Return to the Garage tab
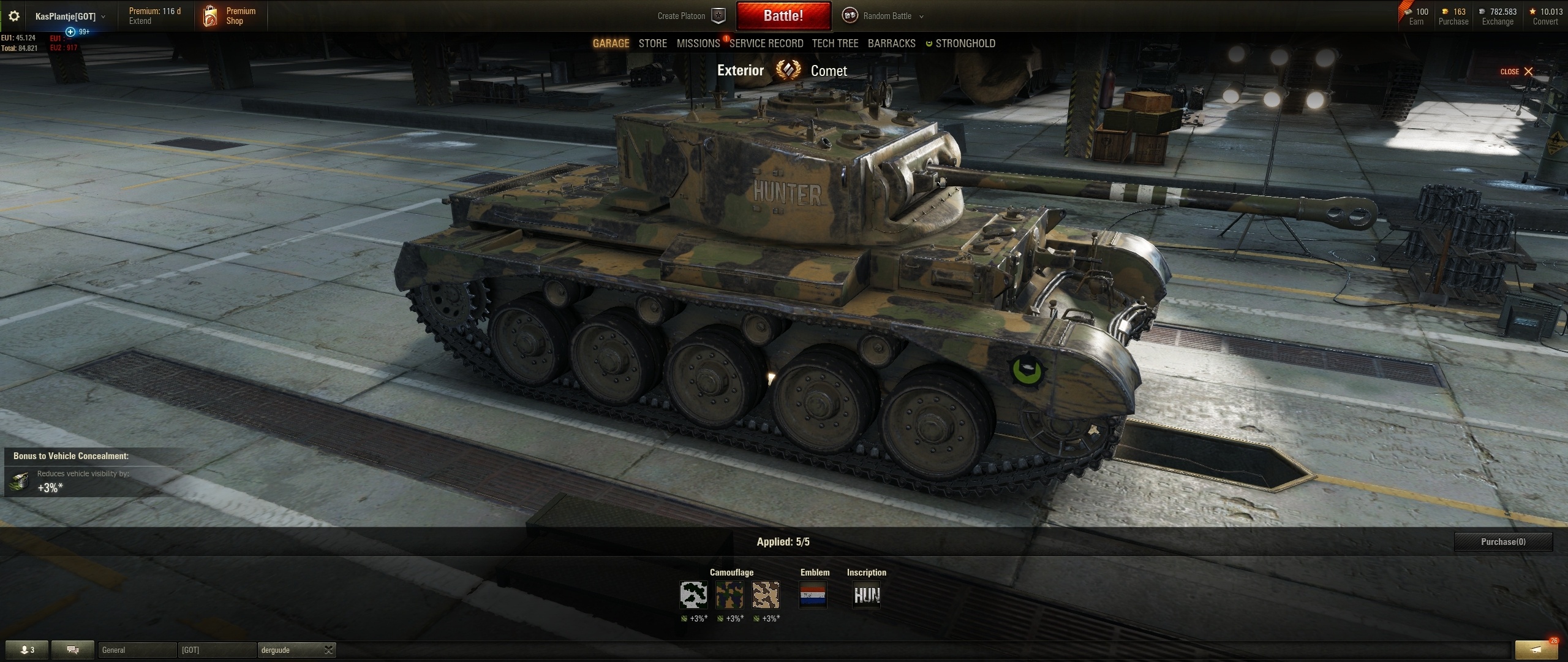This screenshot has height=662, width=1568. click(611, 44)
